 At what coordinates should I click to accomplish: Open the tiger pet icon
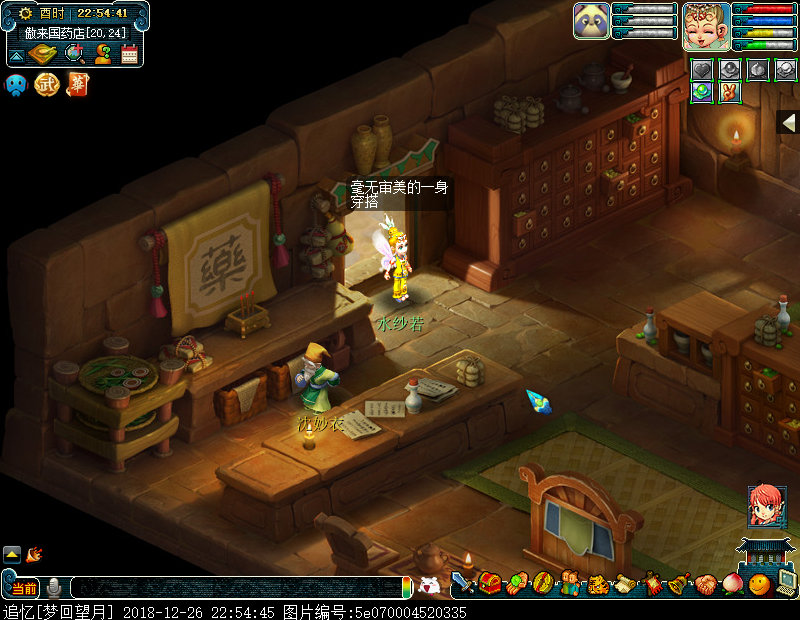(598, 584)
